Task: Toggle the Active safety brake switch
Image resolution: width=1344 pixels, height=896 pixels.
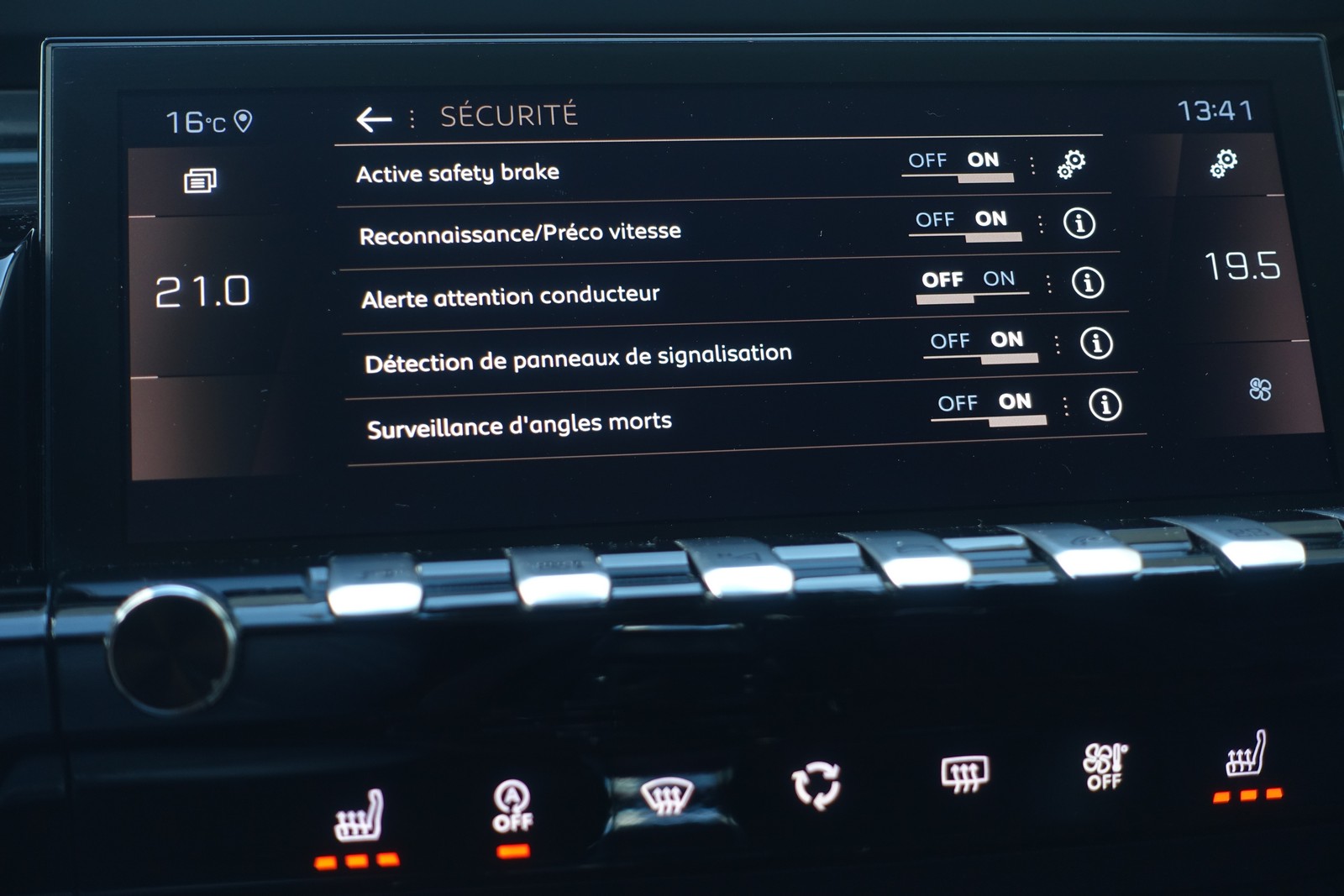Action: tap(957, 164)
